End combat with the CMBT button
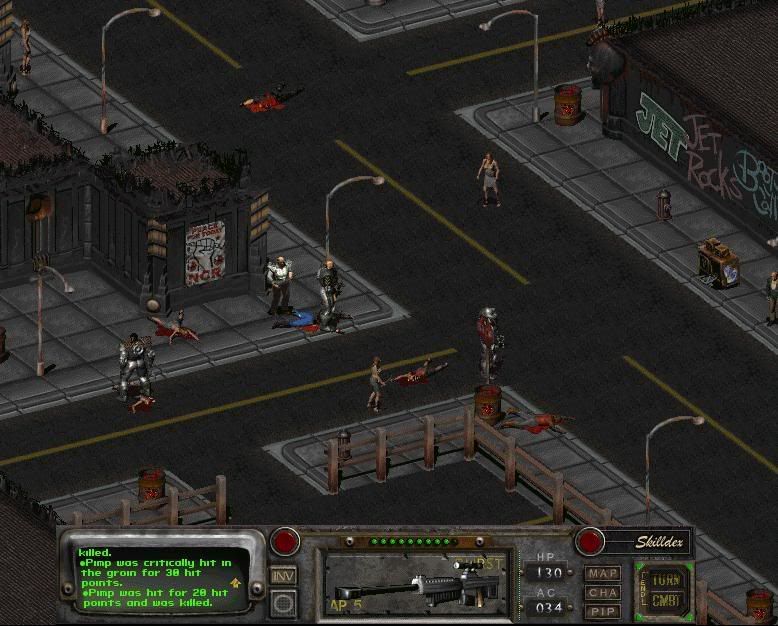Viewport: 778px width, 626px height. (665, 600)
